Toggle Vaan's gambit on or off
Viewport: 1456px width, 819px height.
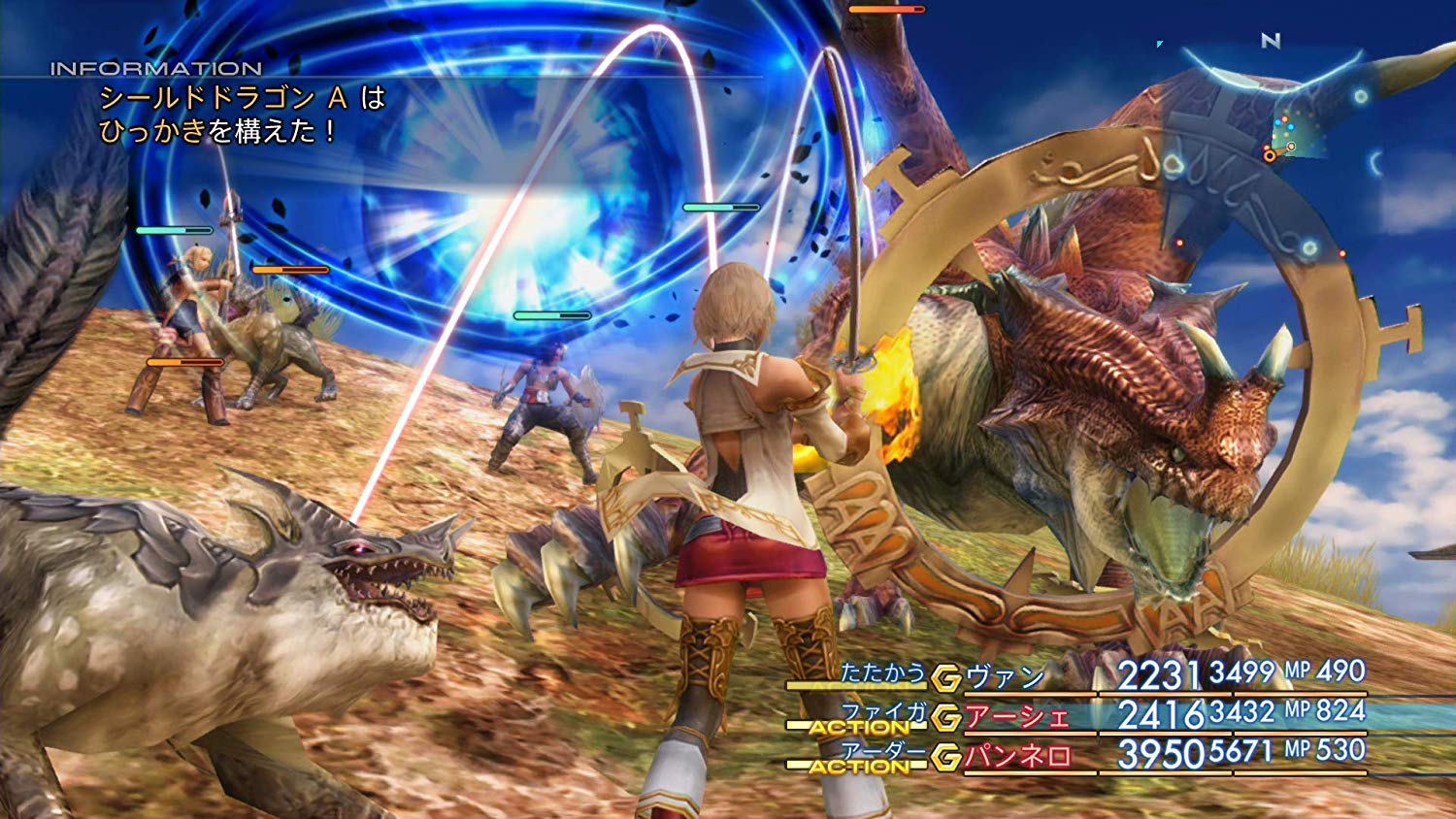click(944, 675)
